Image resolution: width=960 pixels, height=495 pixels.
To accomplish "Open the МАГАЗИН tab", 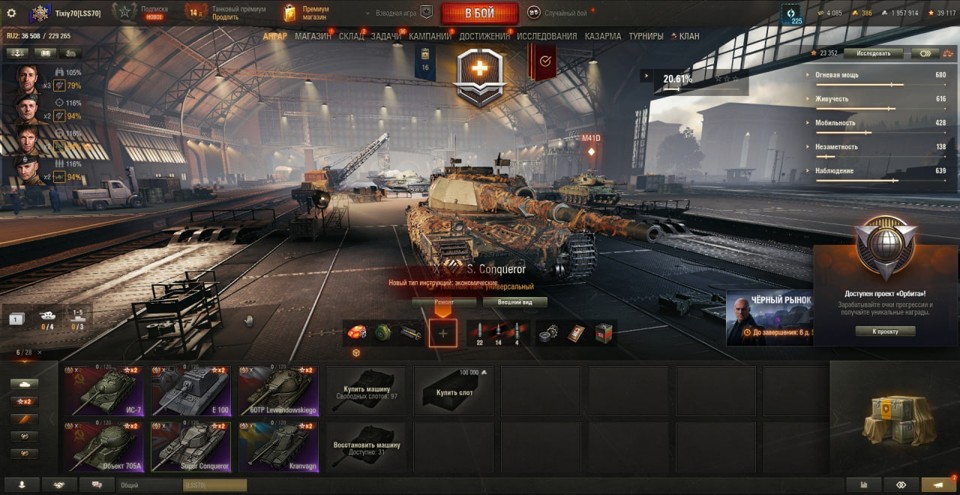I will 313,36.
